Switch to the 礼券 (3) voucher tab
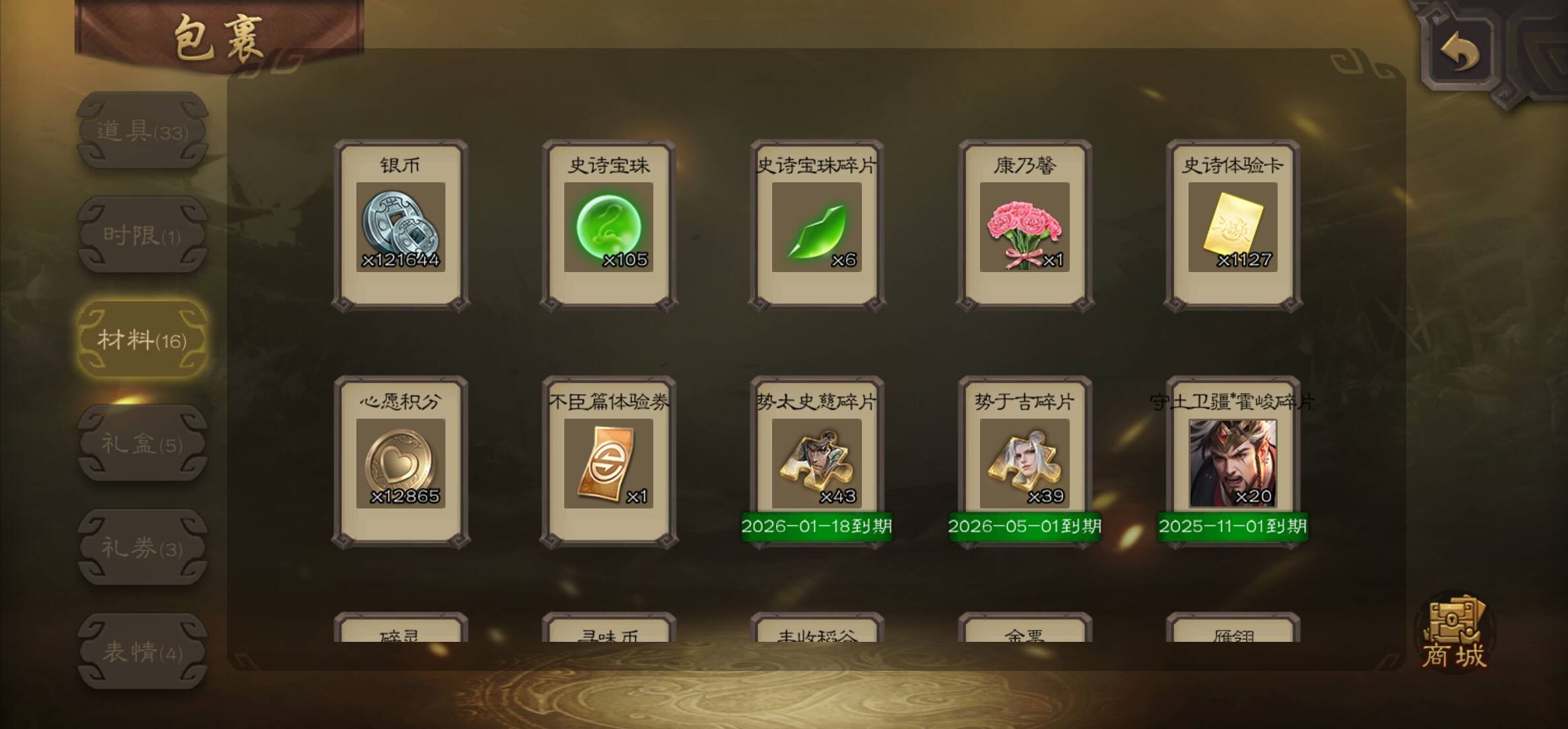Viewport: 1568px width, 729px height. (x=143, y=547)
